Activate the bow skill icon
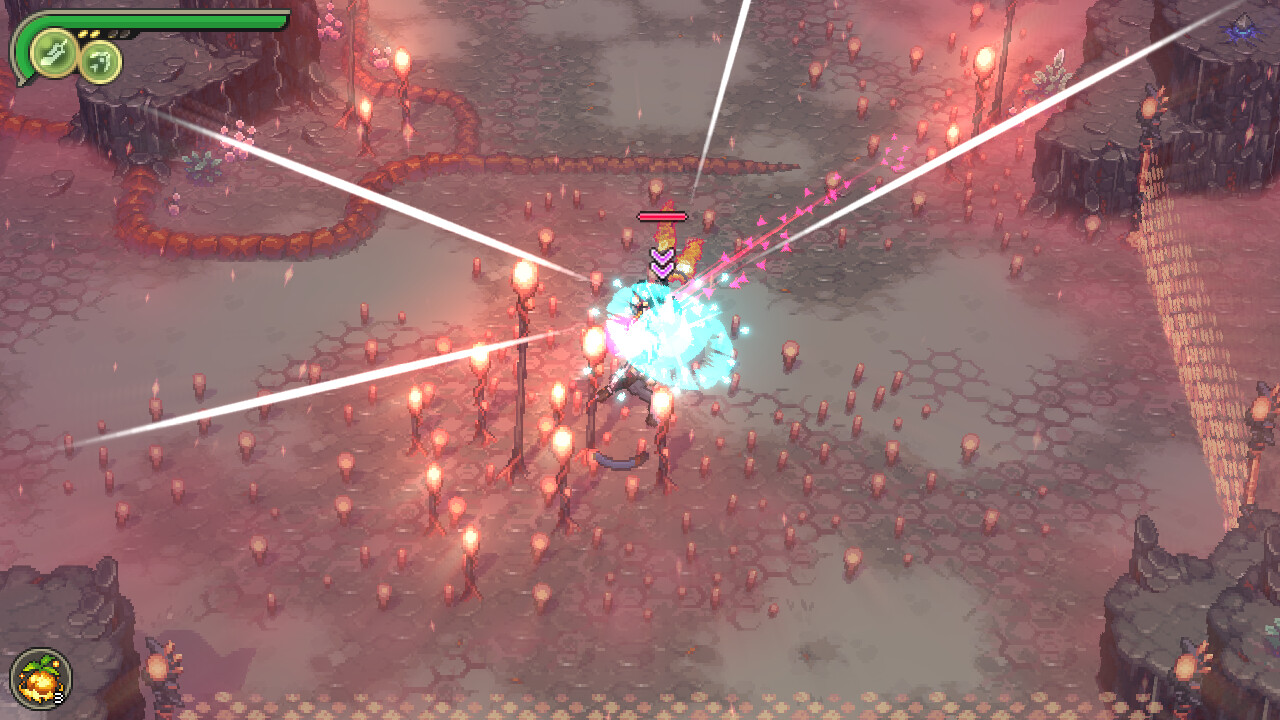1280x720 pixels. (99, 62)
